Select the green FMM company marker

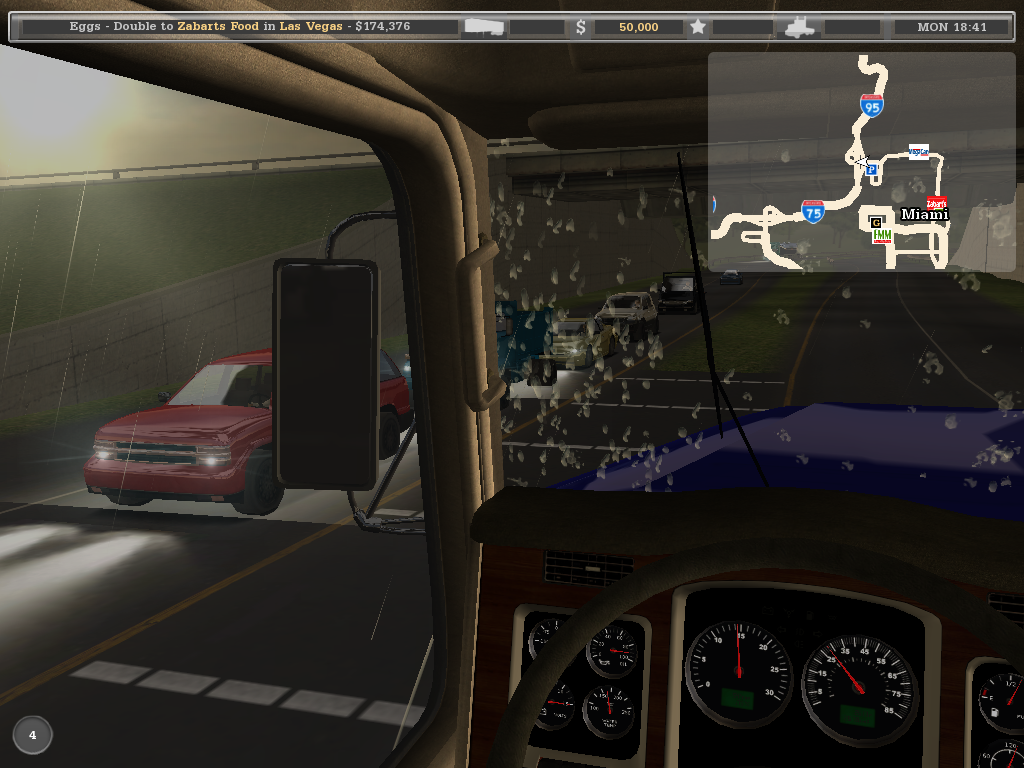(882, 236)
